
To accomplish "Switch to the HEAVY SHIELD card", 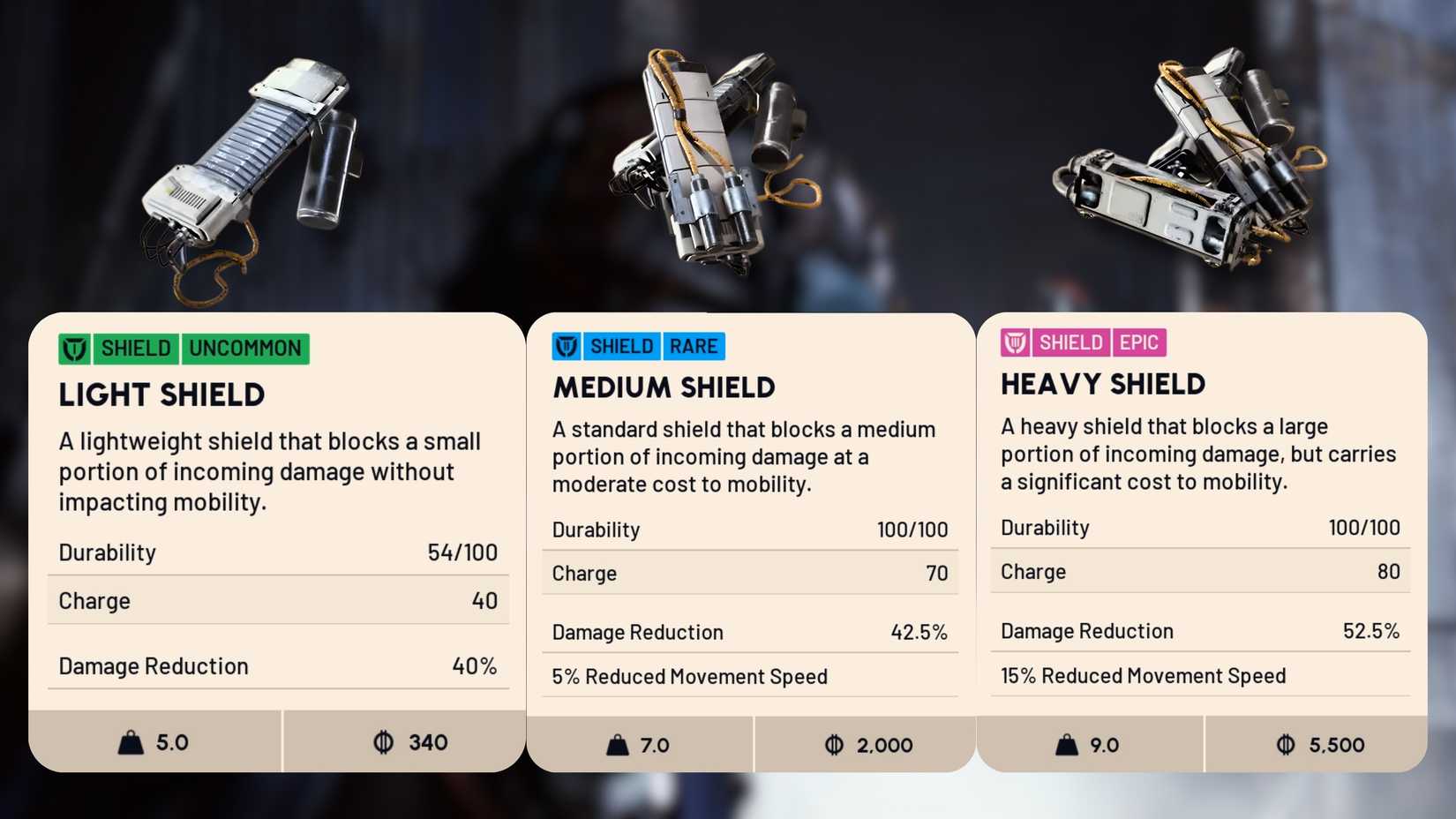I will click(x=1103, y=384).
